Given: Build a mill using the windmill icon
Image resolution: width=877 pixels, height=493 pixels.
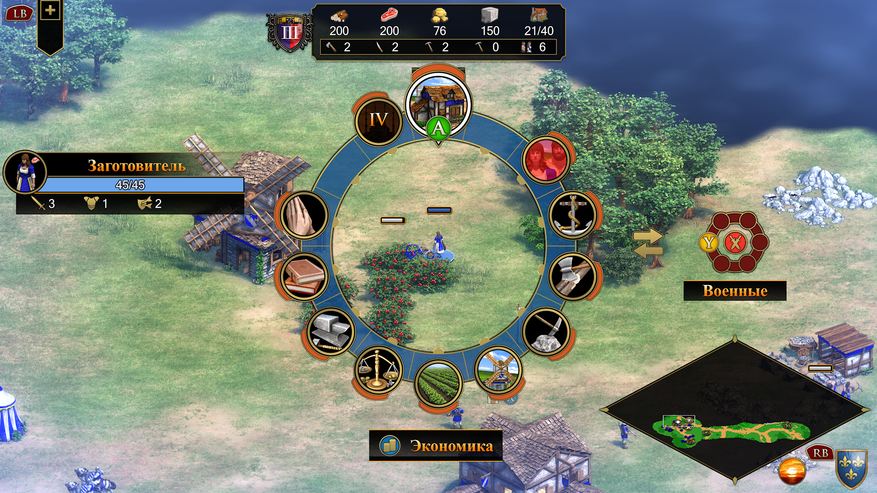Looking at the screenshot, I should coord(497,369).
